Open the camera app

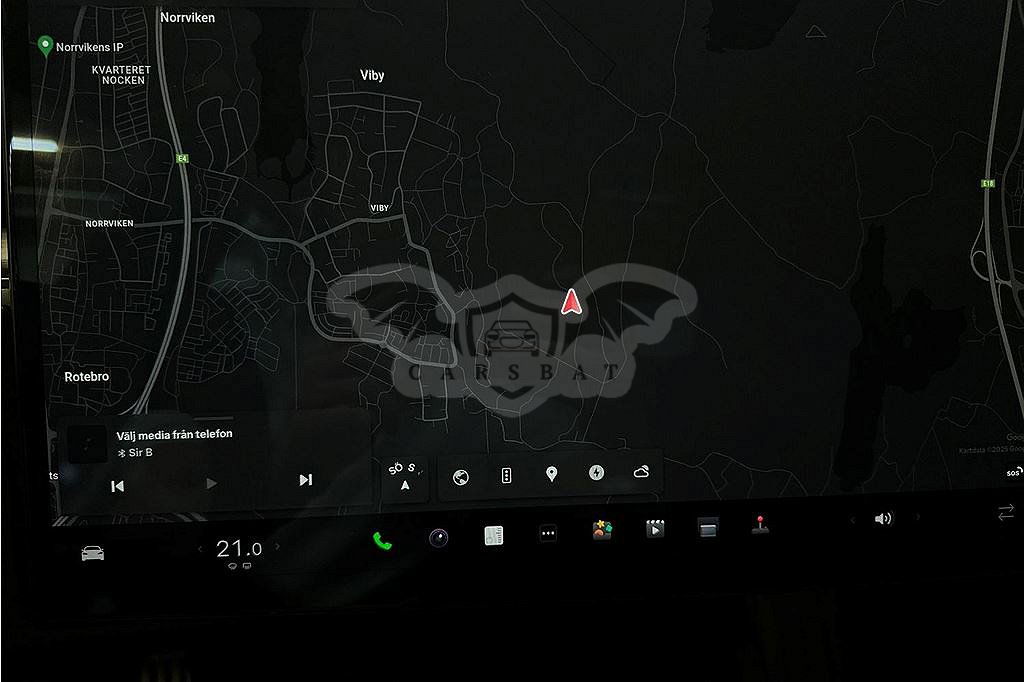click(x=438, y=537)
